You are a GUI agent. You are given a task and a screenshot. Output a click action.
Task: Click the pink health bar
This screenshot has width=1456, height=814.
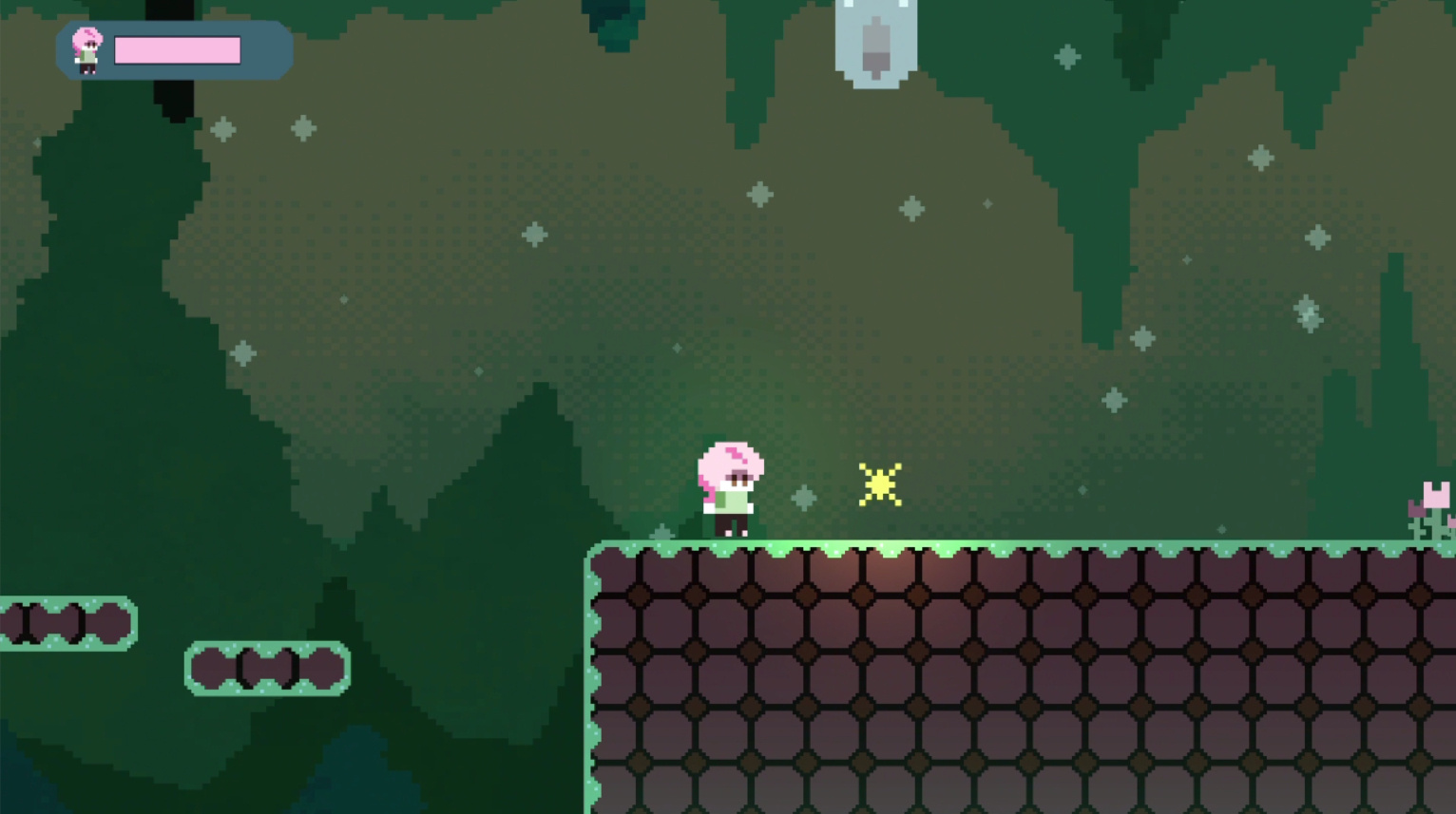tap(176, 50)
